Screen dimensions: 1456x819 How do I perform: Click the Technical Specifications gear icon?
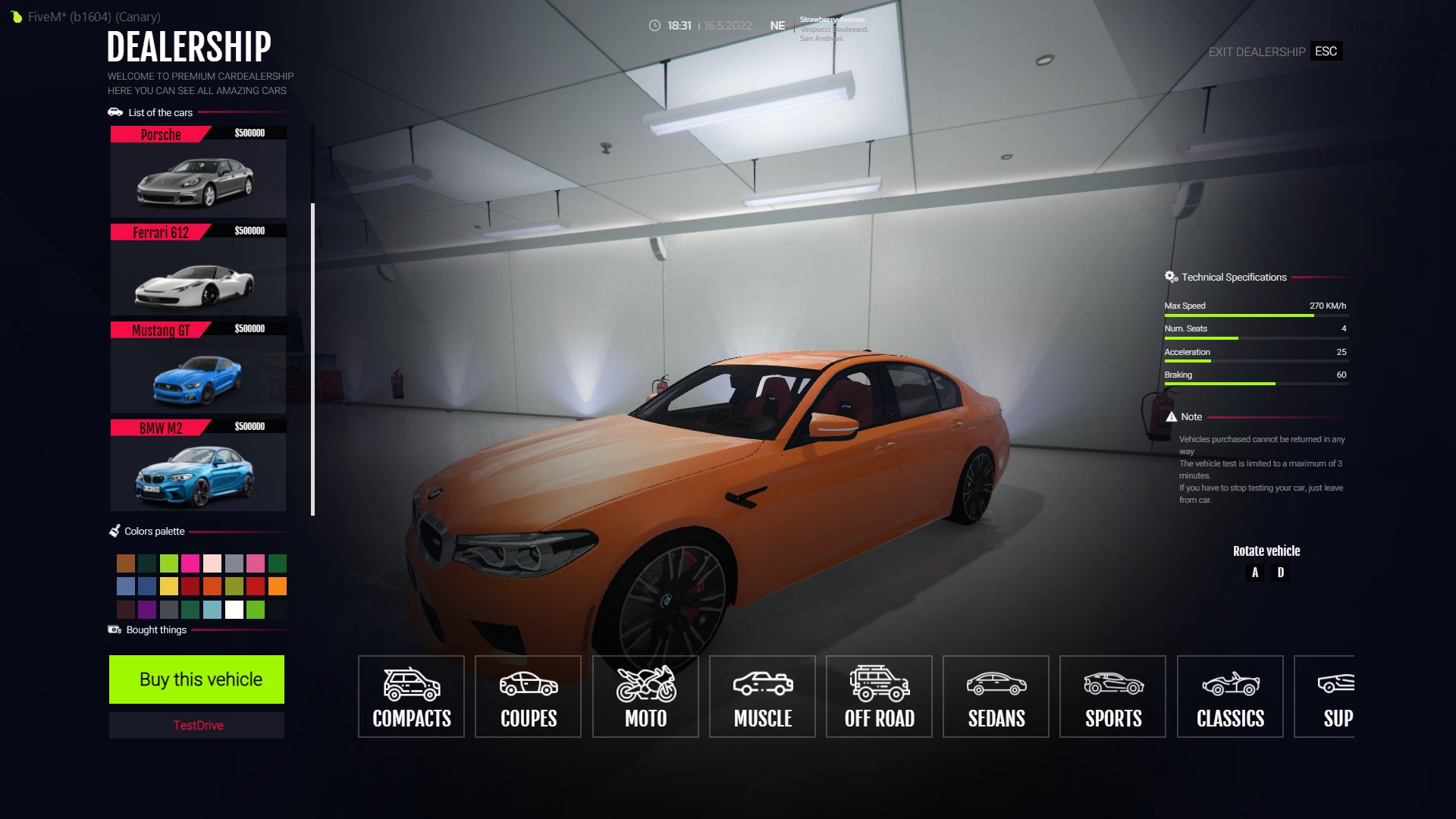point(1170,276)
